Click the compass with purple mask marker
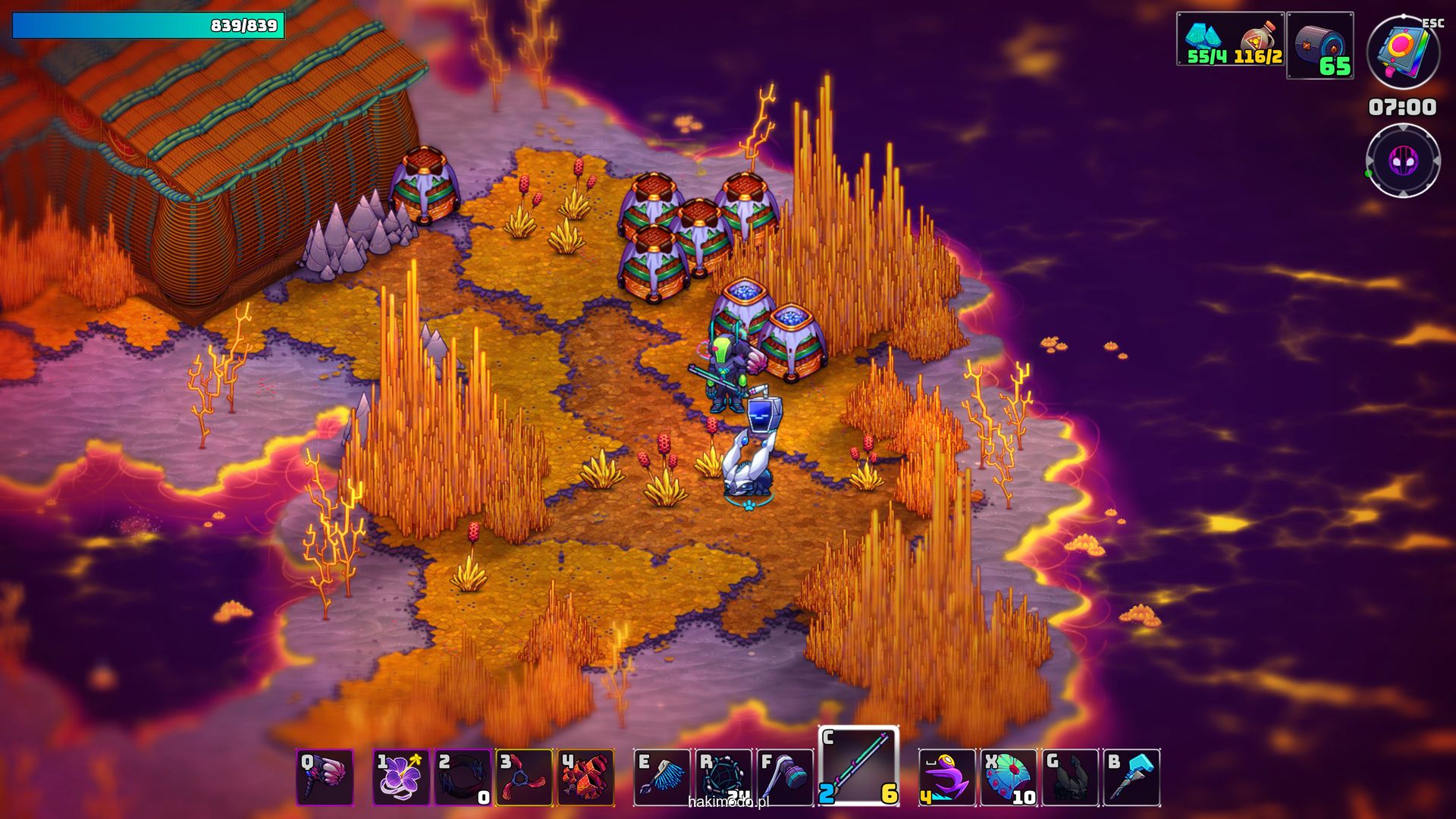The width and height of the screenshot is (1456, 819). point(1403,161)
